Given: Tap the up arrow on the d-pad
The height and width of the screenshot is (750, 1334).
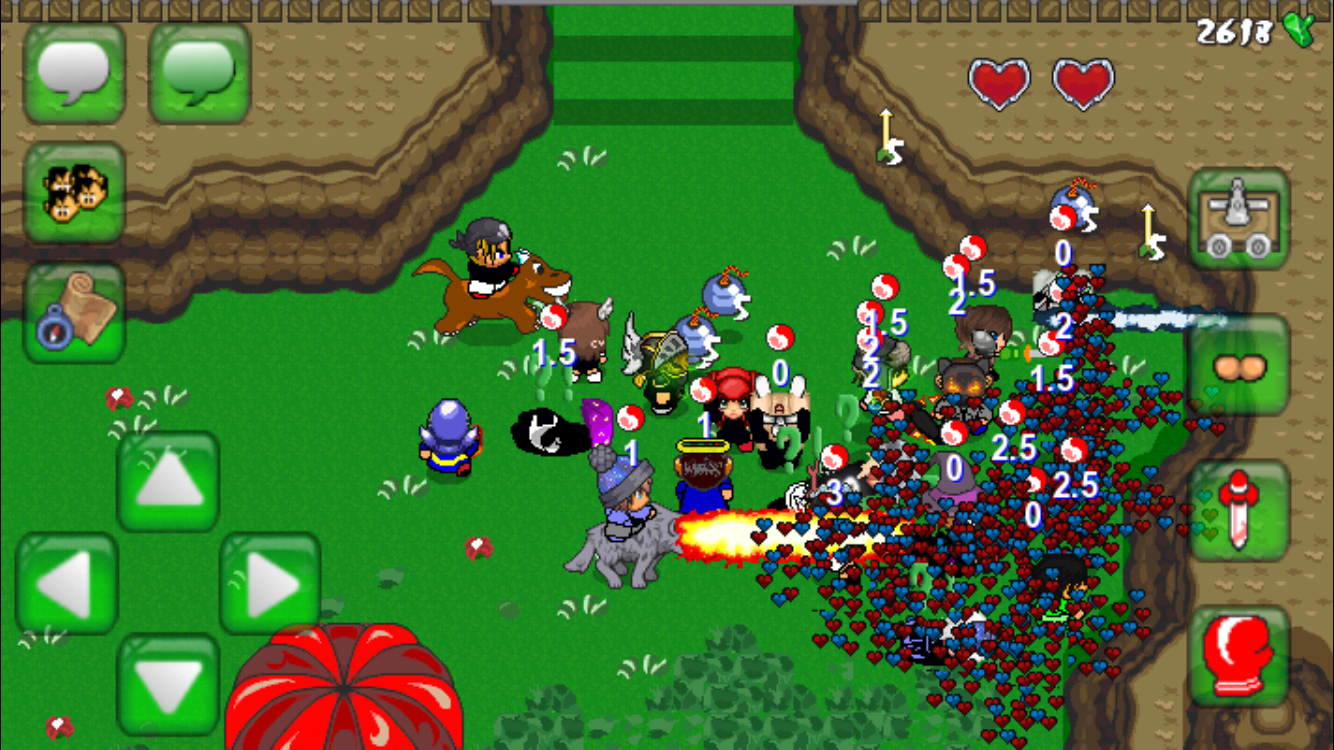Looking at the screenshot, I should [x=168, y=482].
